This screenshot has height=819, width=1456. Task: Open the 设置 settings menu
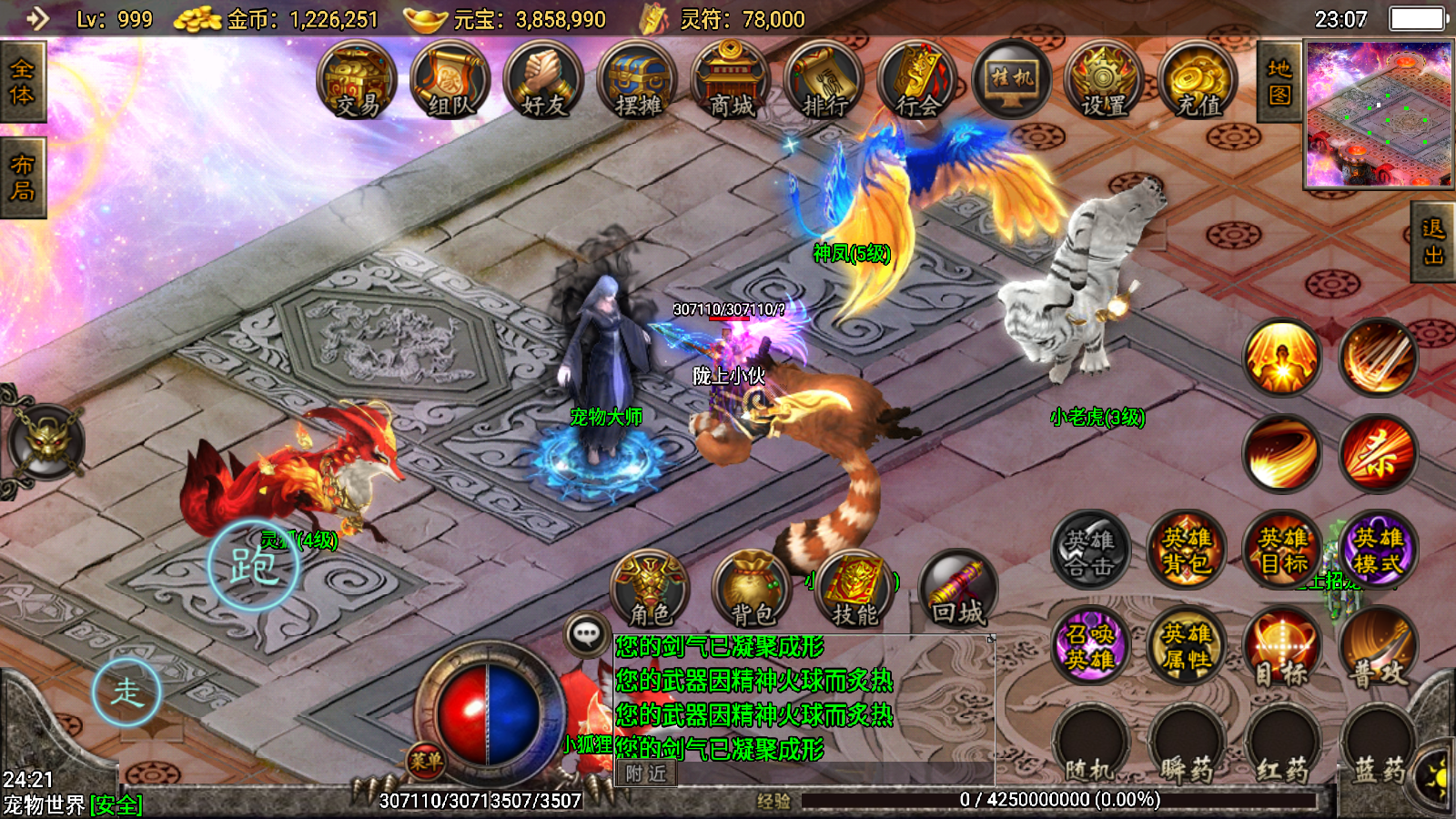(1104, 82)
